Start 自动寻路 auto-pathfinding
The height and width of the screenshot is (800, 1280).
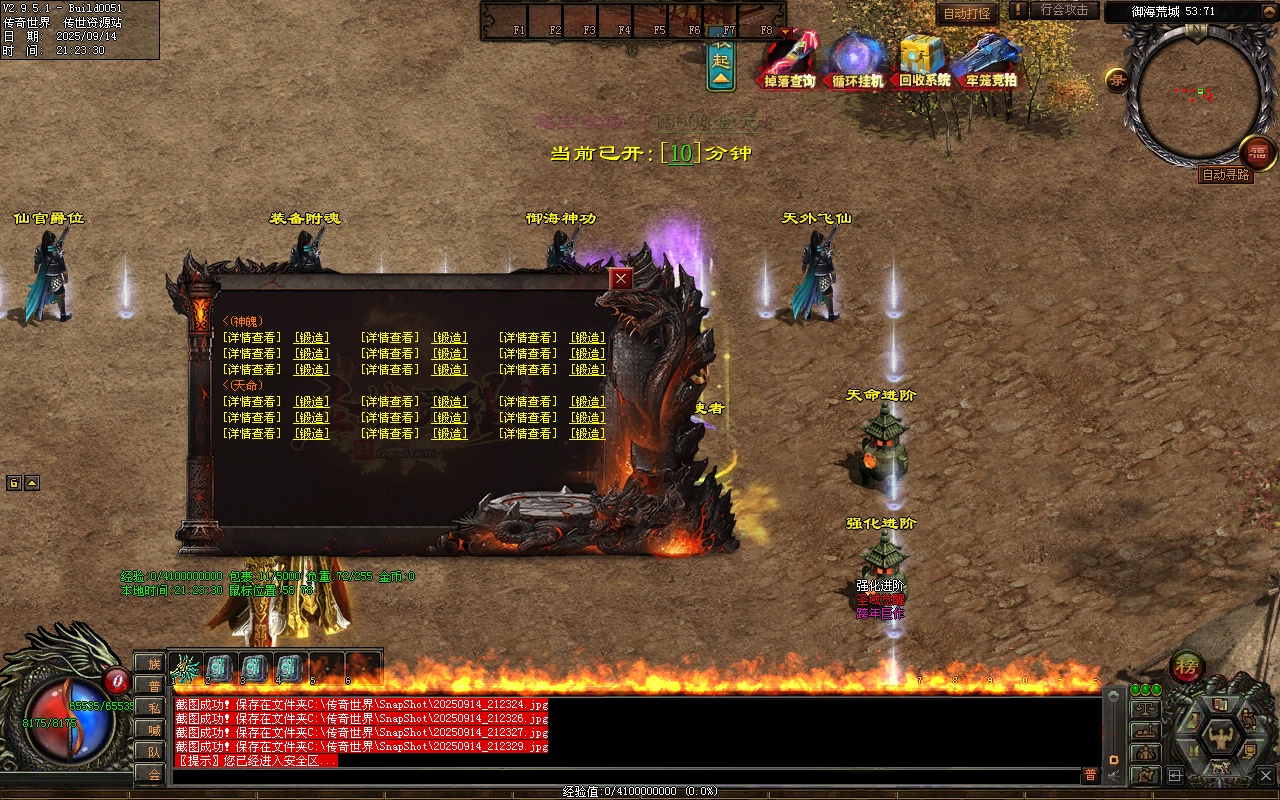[1225, 175]
